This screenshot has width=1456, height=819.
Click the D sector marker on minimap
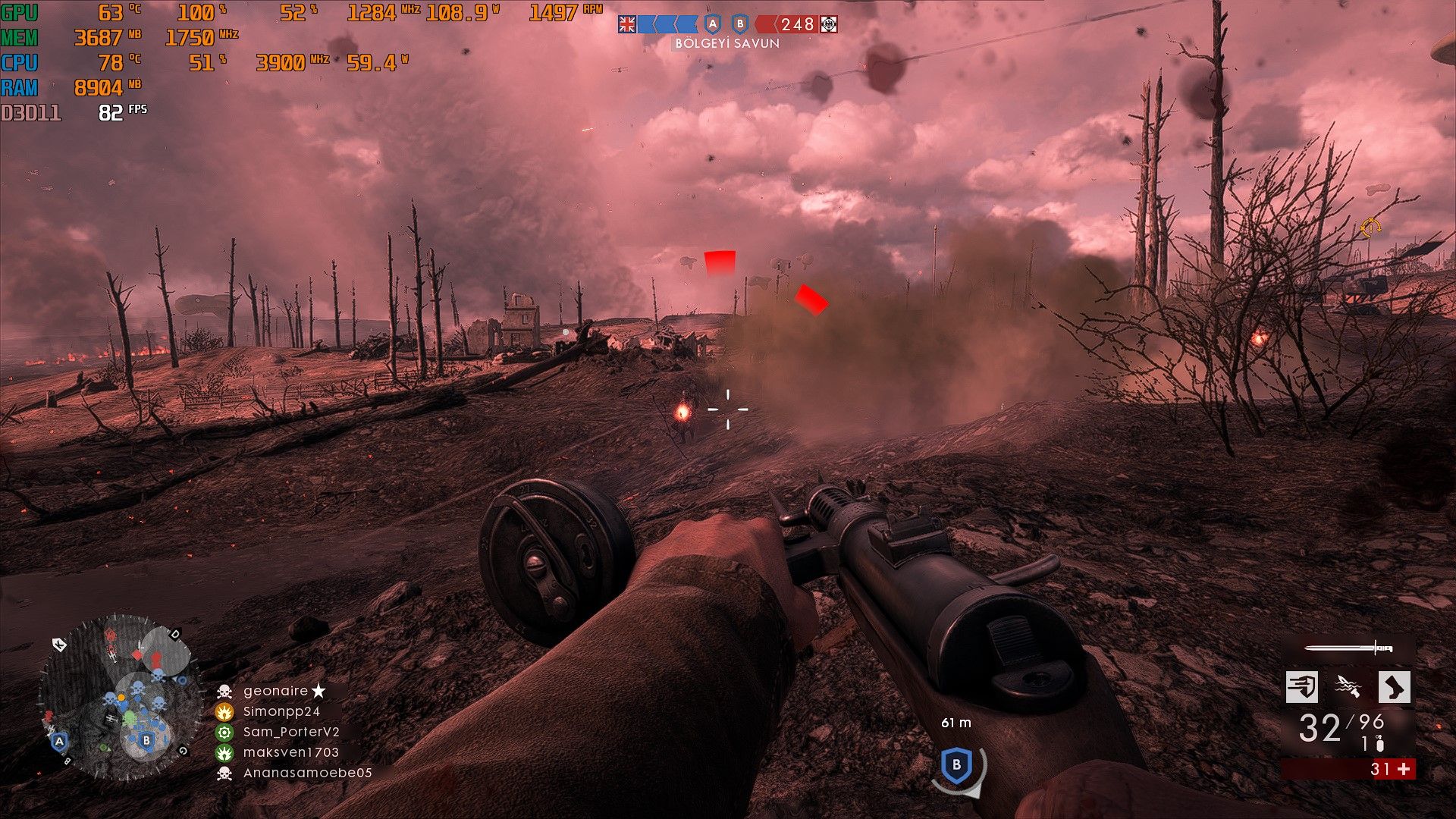pyautogui.click(x=175, y=633)
